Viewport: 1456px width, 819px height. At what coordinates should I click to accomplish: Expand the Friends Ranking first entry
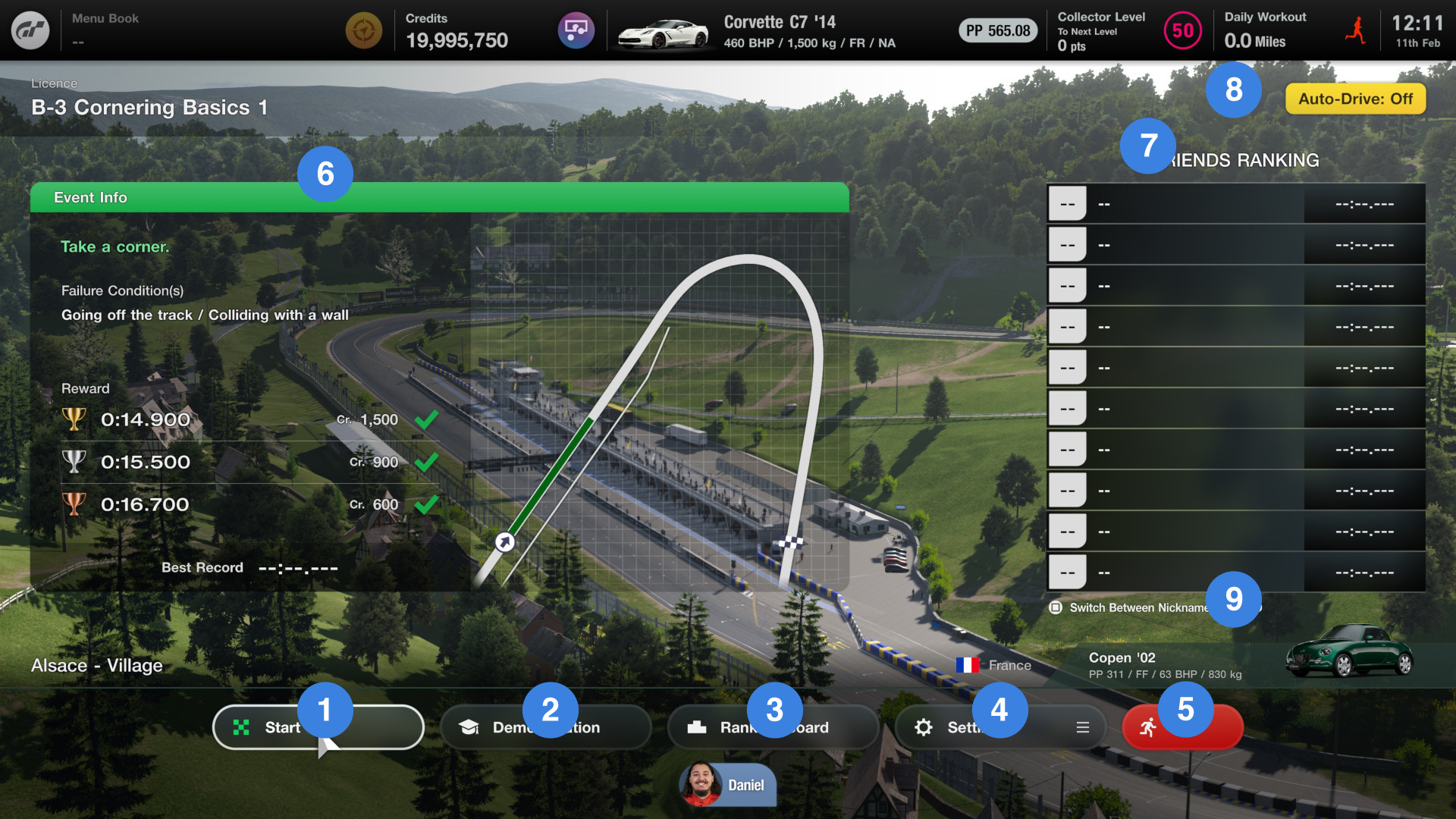tap(1235, 202)
